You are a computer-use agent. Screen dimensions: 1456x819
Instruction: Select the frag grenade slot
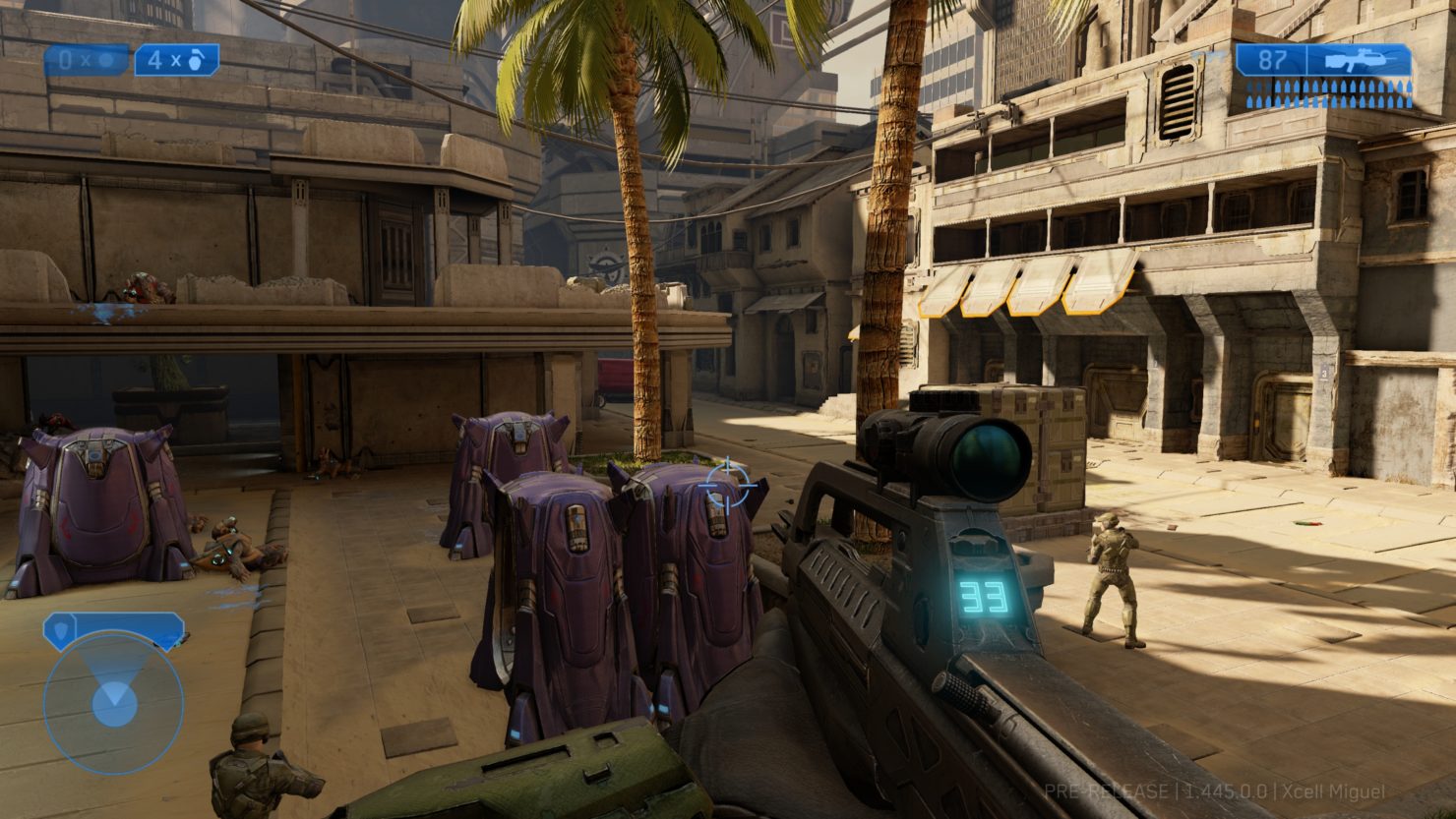[x=177, y=60]
